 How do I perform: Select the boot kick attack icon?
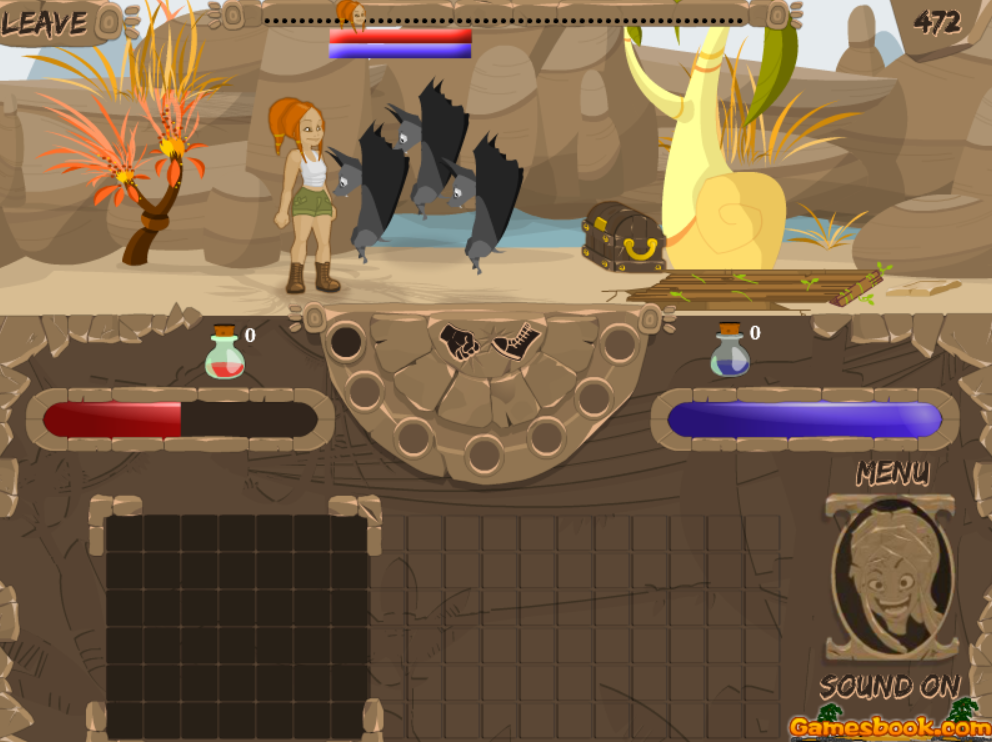(x=515, y=341)
